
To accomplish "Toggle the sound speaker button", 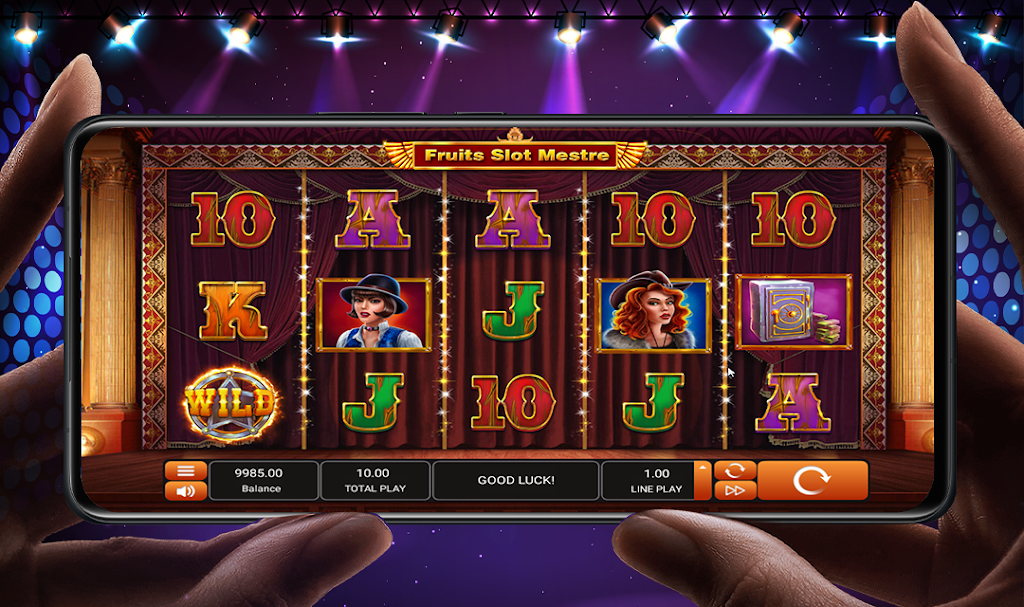I will coord(185,490).
